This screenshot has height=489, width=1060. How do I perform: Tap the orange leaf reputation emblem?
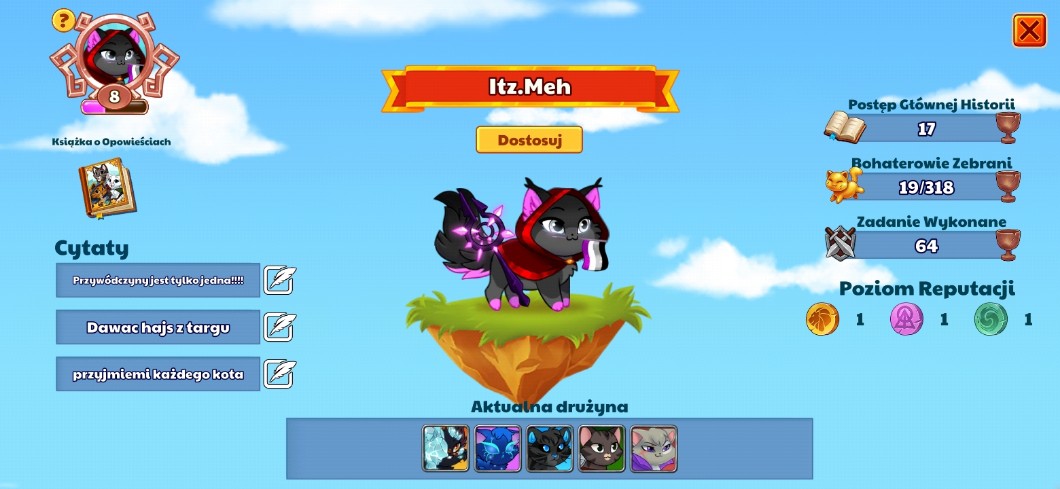click(x=823, y=320)
